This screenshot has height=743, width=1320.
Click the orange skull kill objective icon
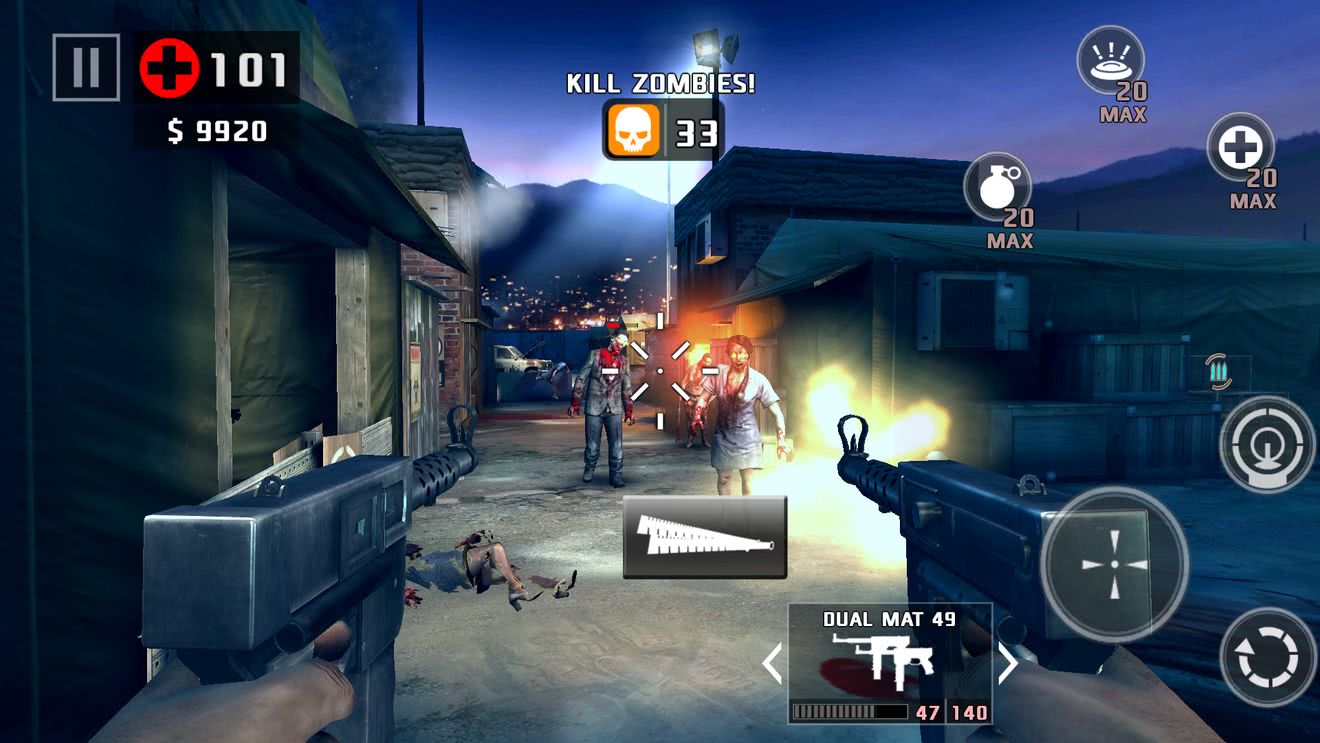click(x=633, y=131)
